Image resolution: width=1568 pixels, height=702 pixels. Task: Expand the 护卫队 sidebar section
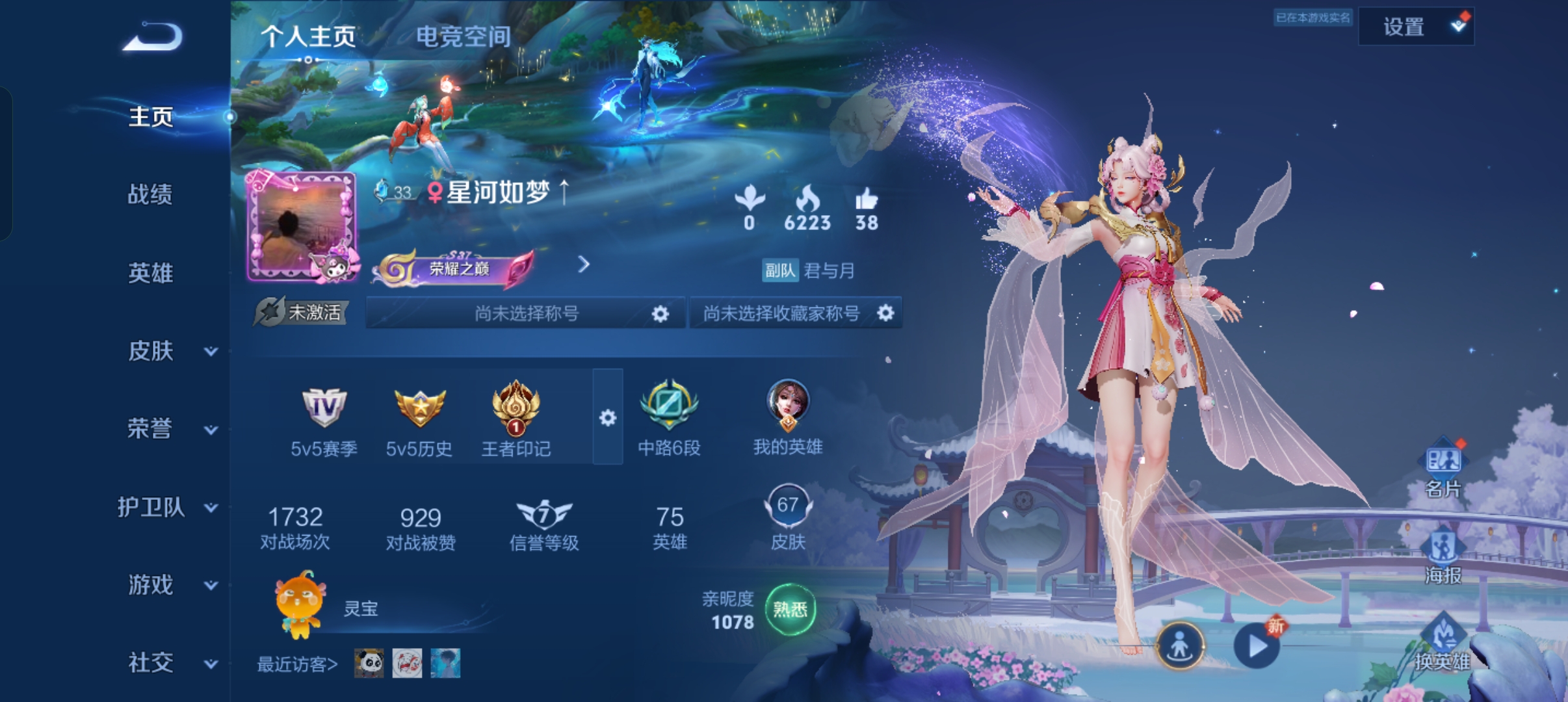[x=166, y=507]
